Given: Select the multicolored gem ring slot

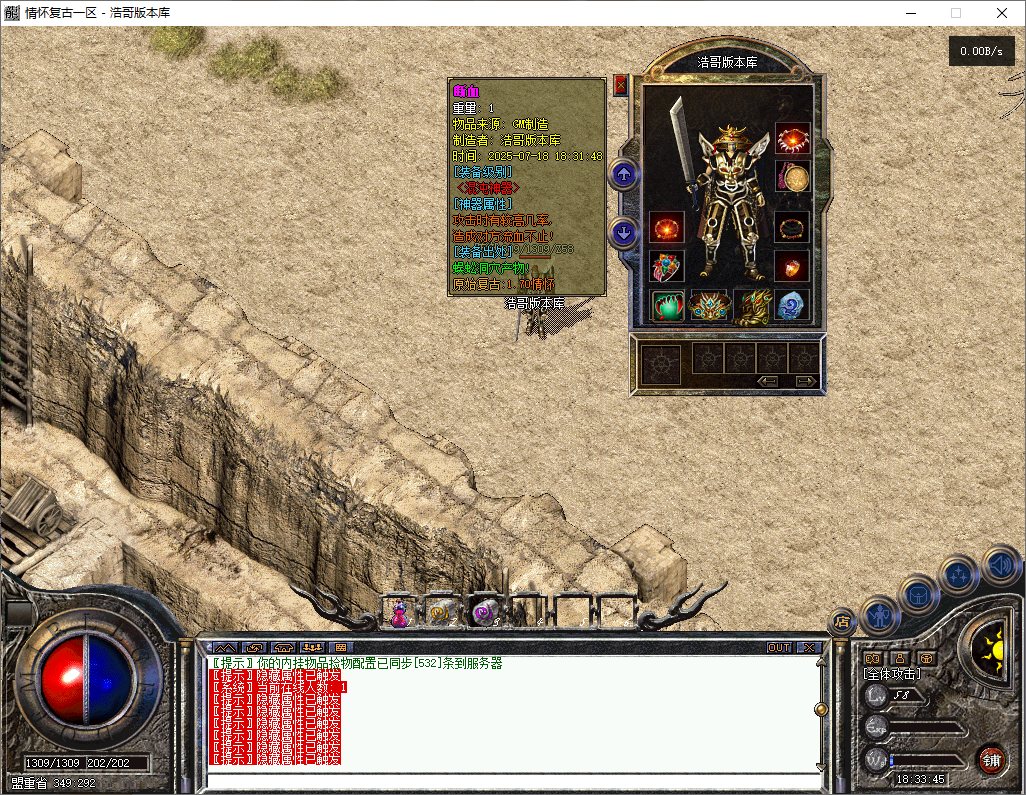Looking at the screenshot, I should (664, 266).
